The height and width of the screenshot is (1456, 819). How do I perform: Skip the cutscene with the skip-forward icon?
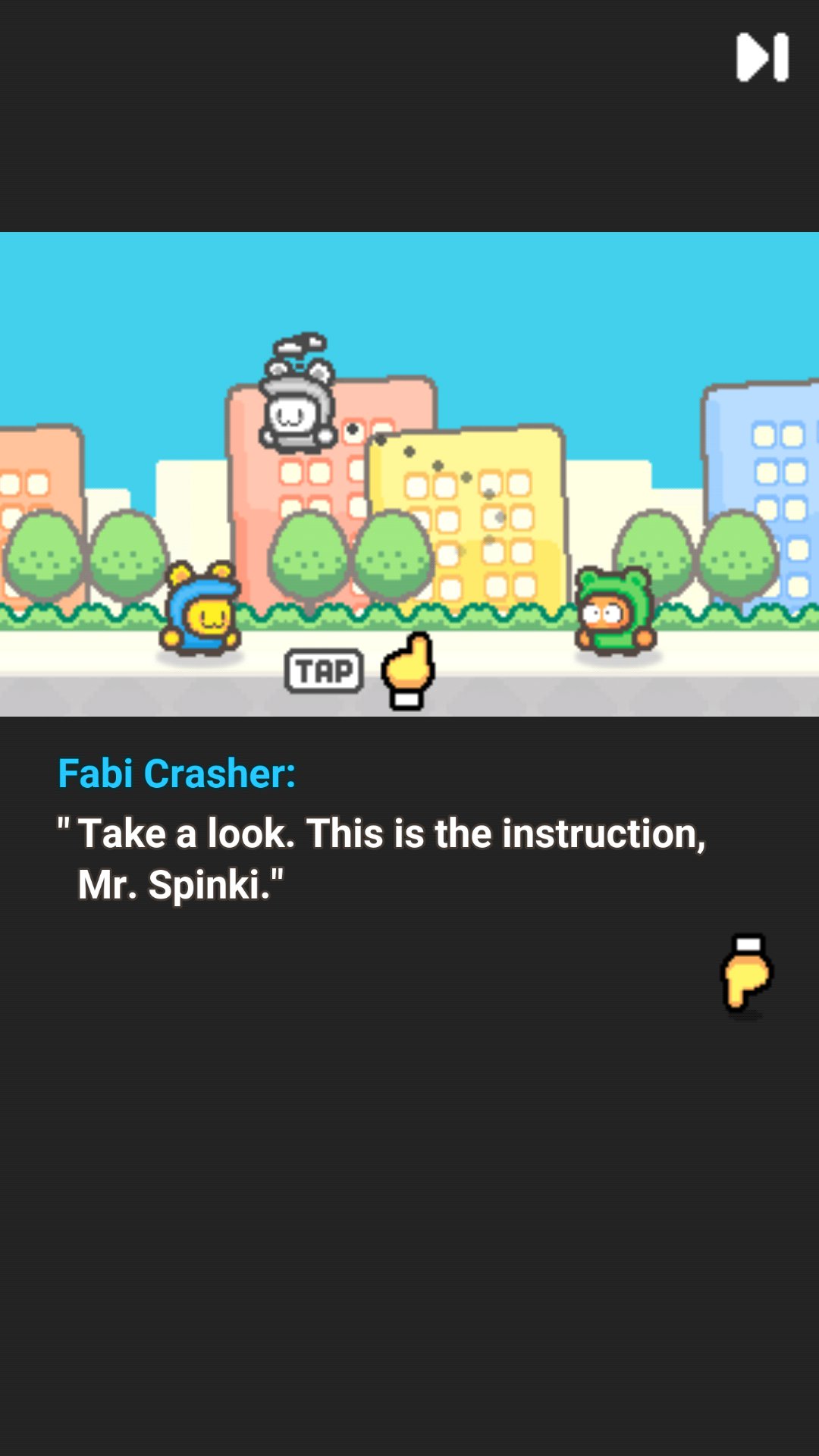tap(762, 57)
